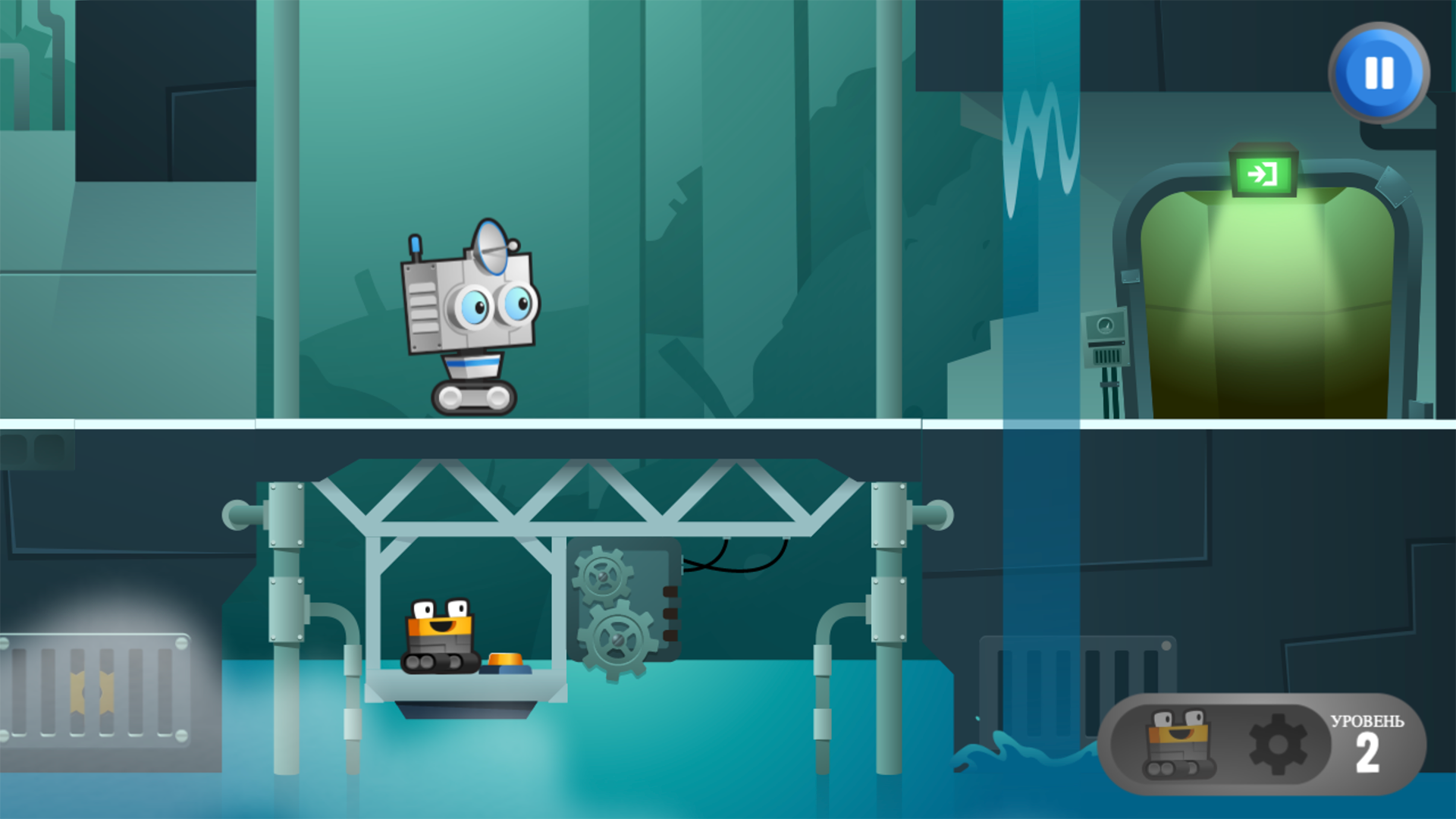Click the green exit sign above the door
The image size is (1456, 819).
(1263, 176)
